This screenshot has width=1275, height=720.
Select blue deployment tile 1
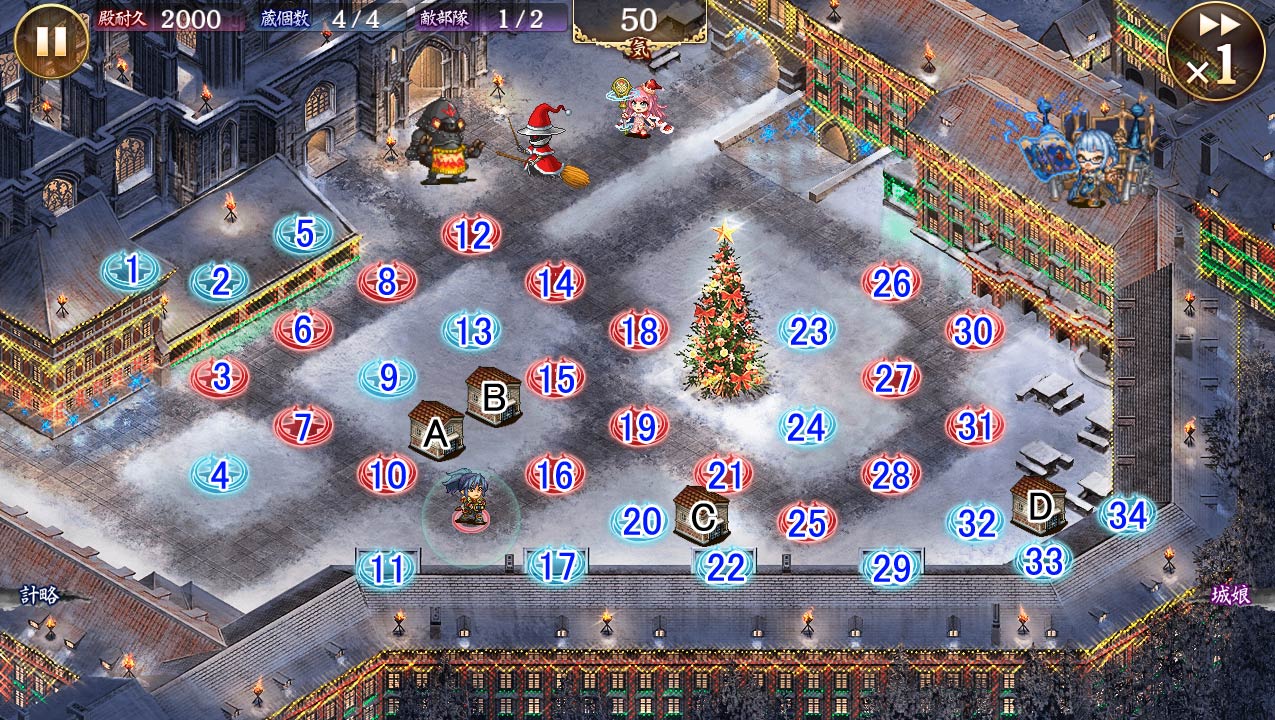tap(131, 270)
